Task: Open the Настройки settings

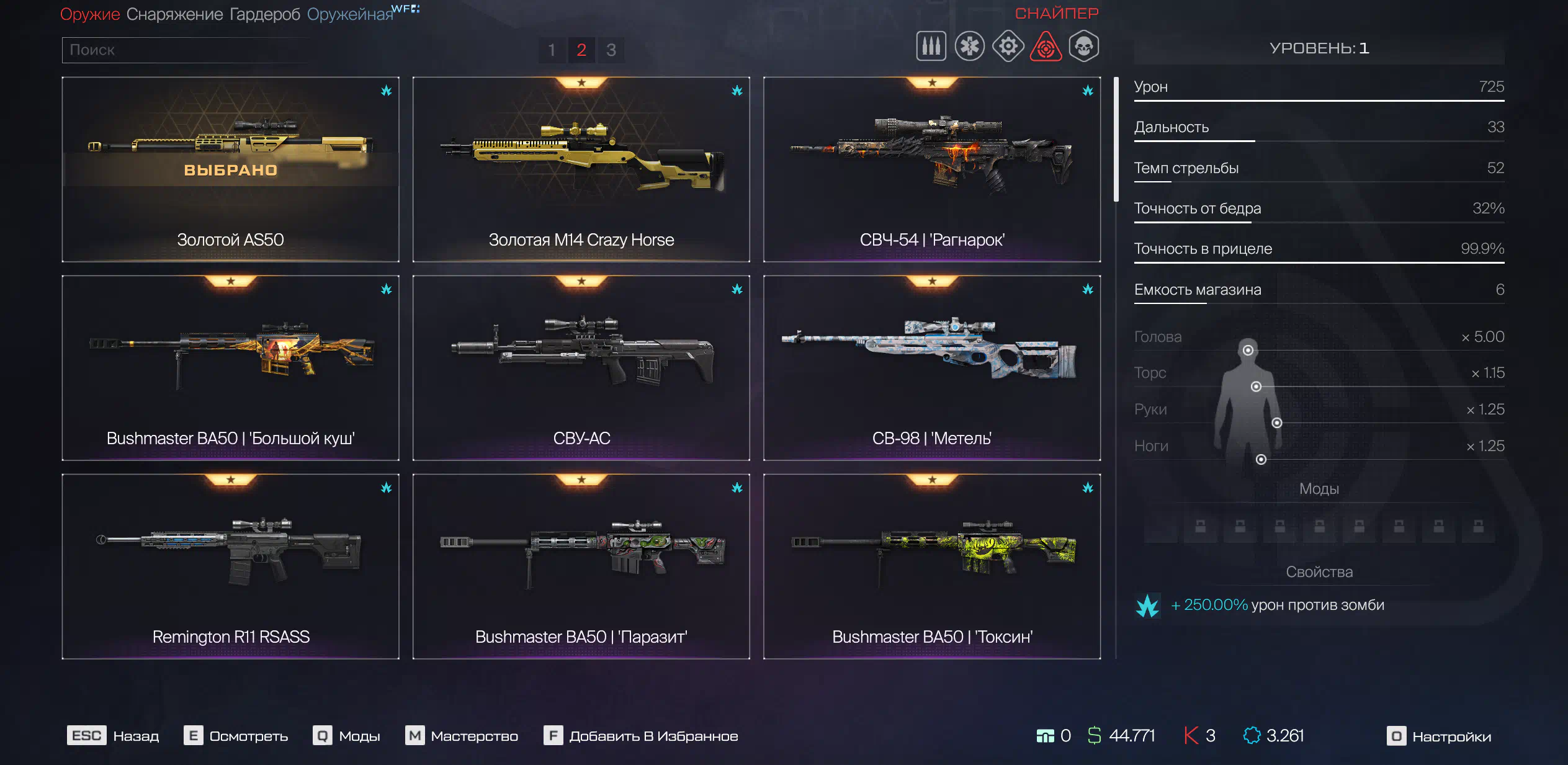Action: [1440, 736]
